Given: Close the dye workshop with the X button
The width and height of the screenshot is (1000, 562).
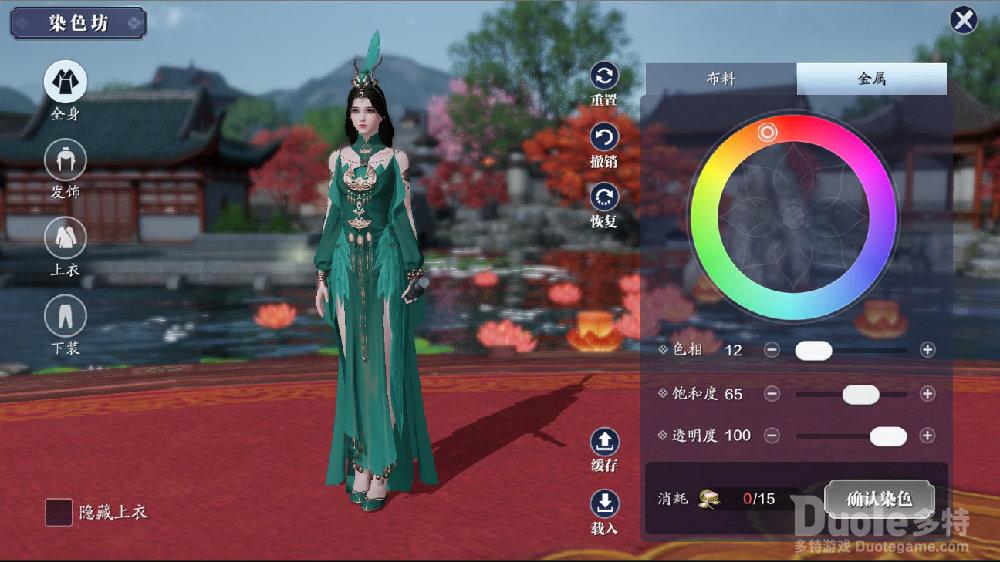Looking at the screenshot, I should click(964, 20).
